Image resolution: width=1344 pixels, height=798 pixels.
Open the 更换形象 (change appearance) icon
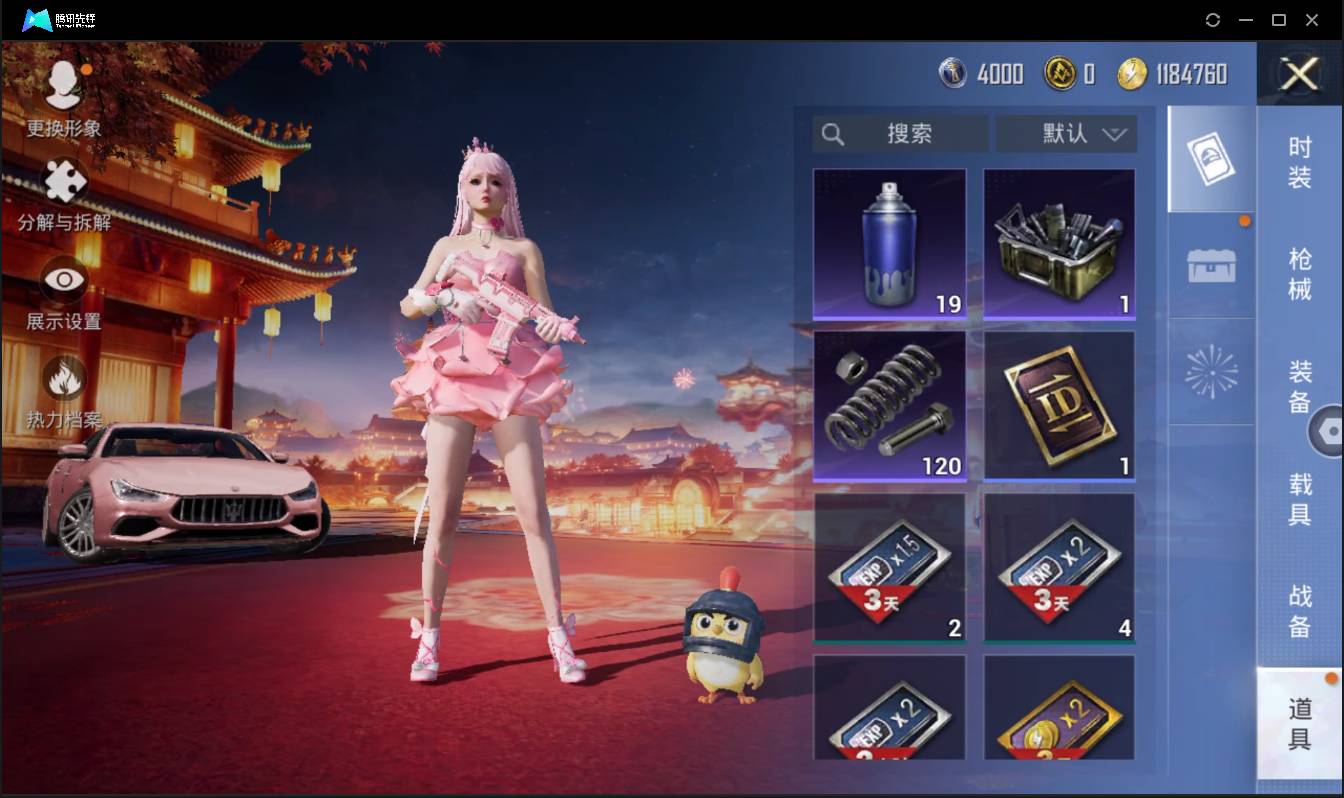click(62, 85)
